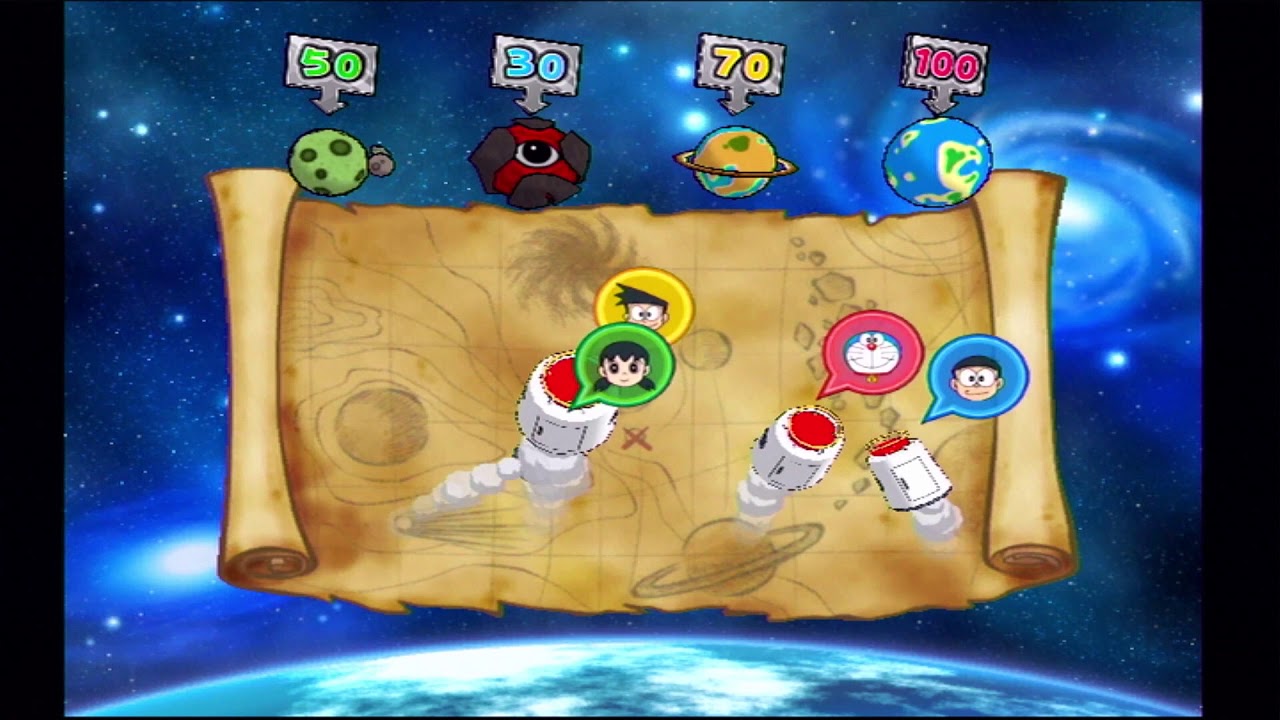Click Shizuka's green speech bubble portrait

tap(622, 368)
